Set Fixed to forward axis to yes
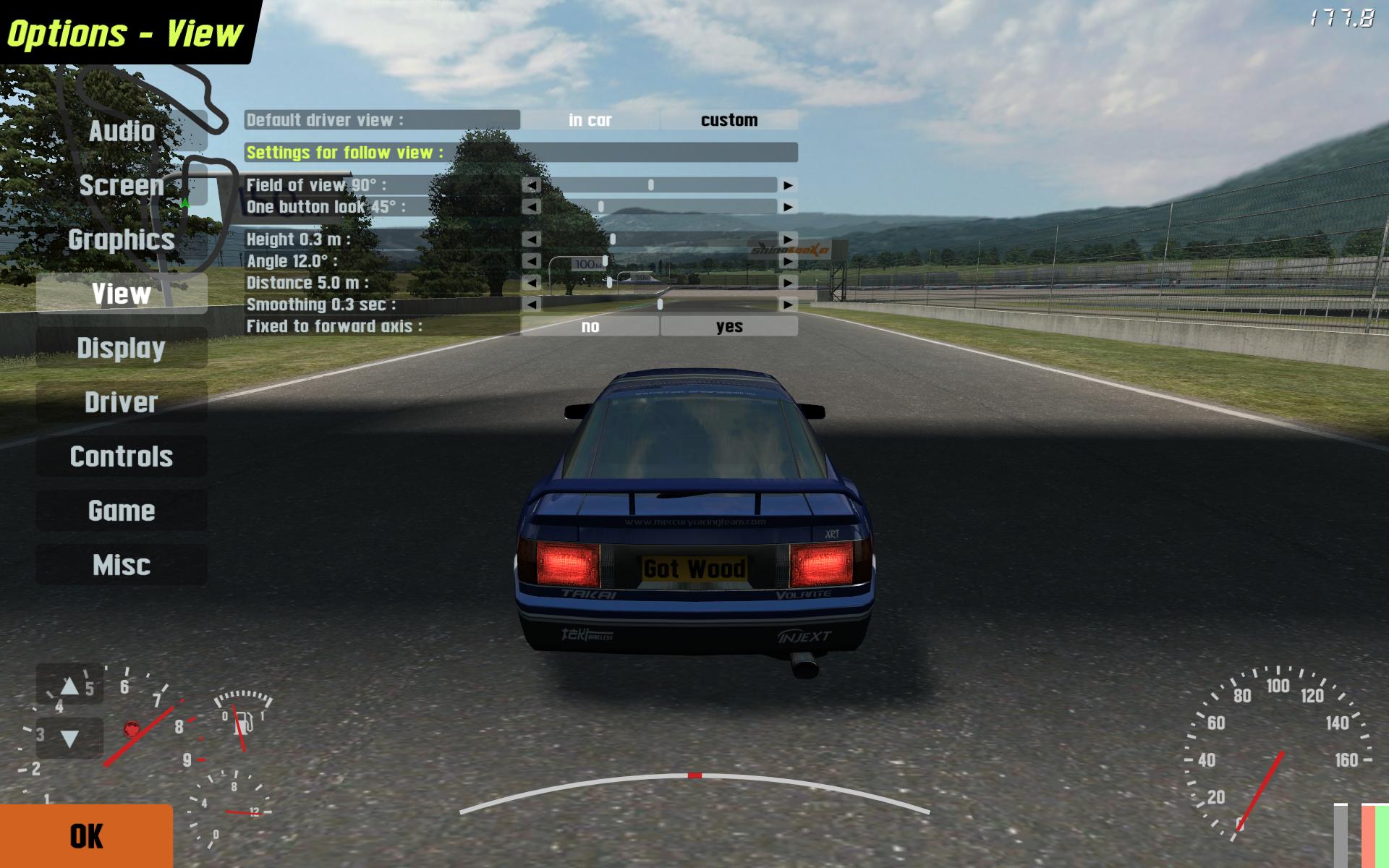Screen dimensions: 1389x868 (729, 326)
